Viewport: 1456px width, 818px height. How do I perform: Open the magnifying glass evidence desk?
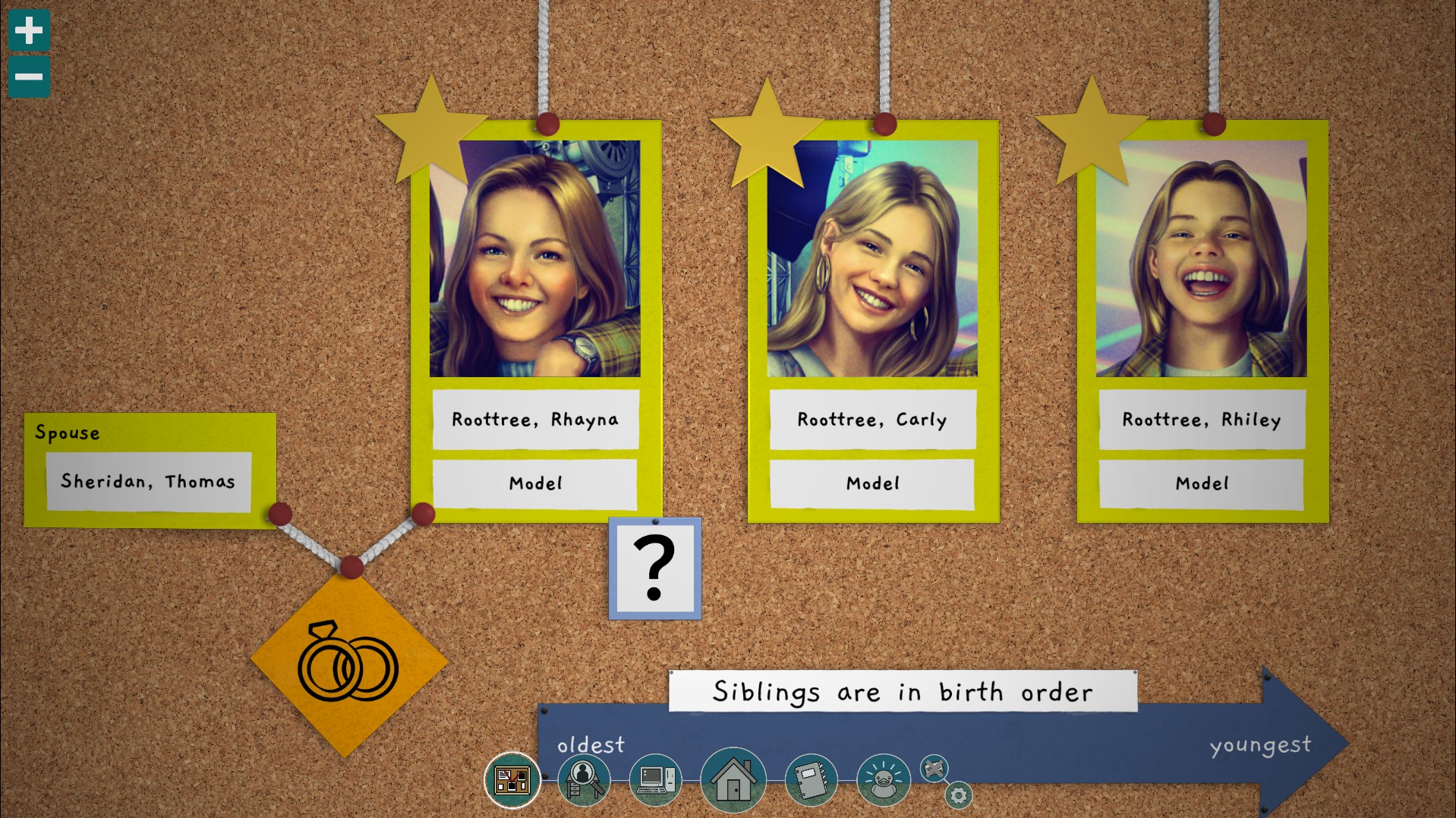coord(584,780)
